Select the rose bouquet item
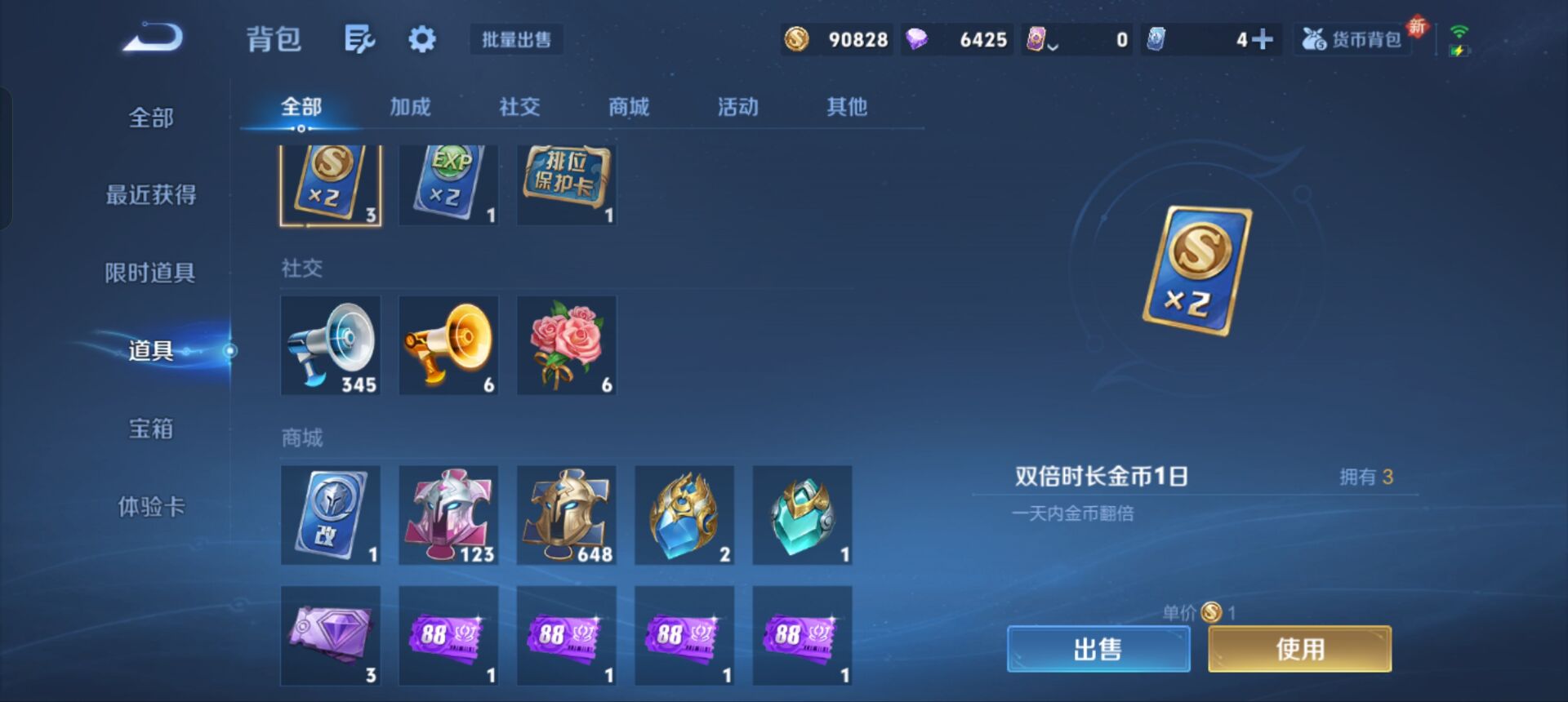1568x702 pixels. point(566,345)
